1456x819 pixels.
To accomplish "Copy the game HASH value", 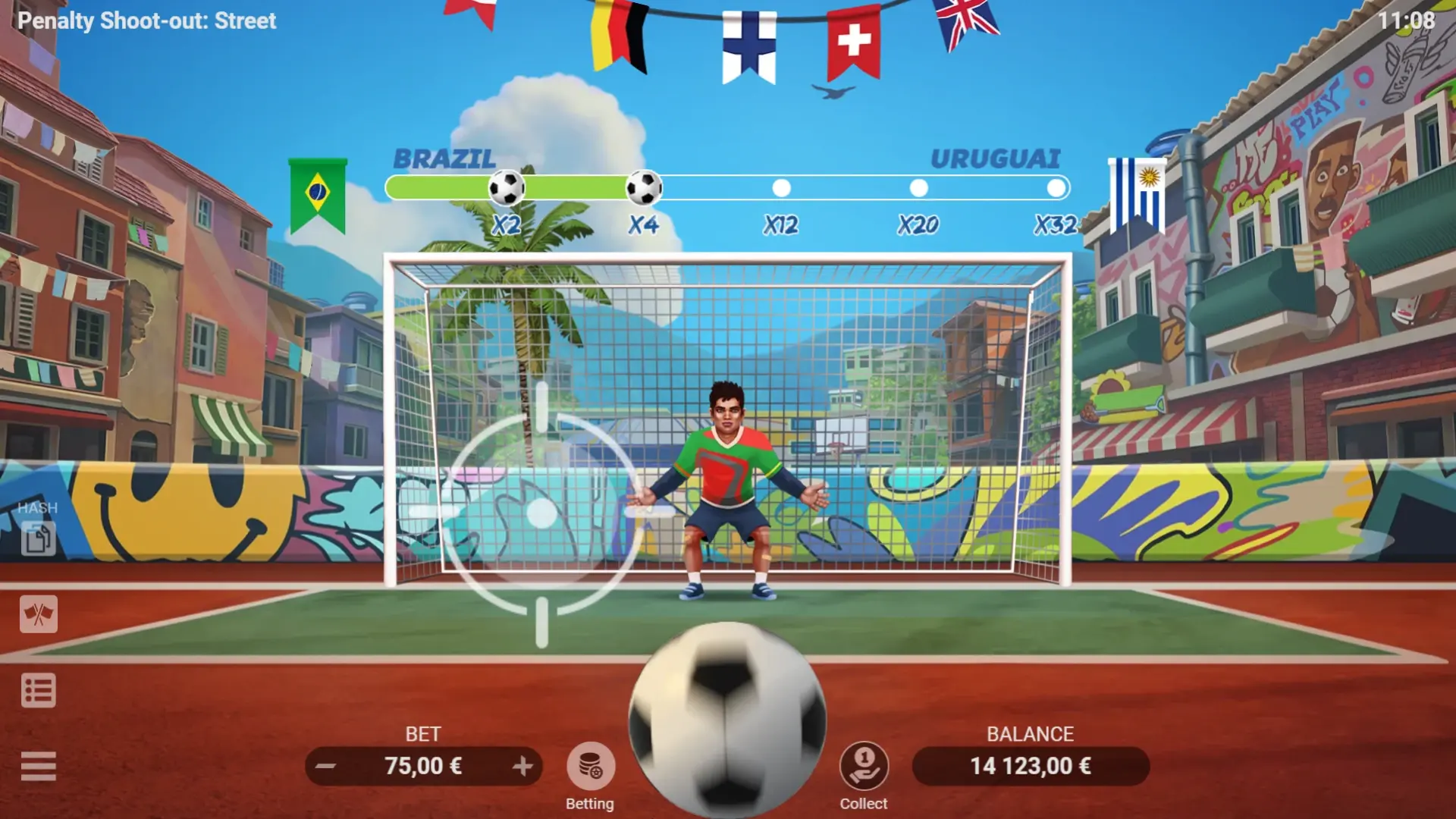I will pyautogui.click(x=39, y=538).
